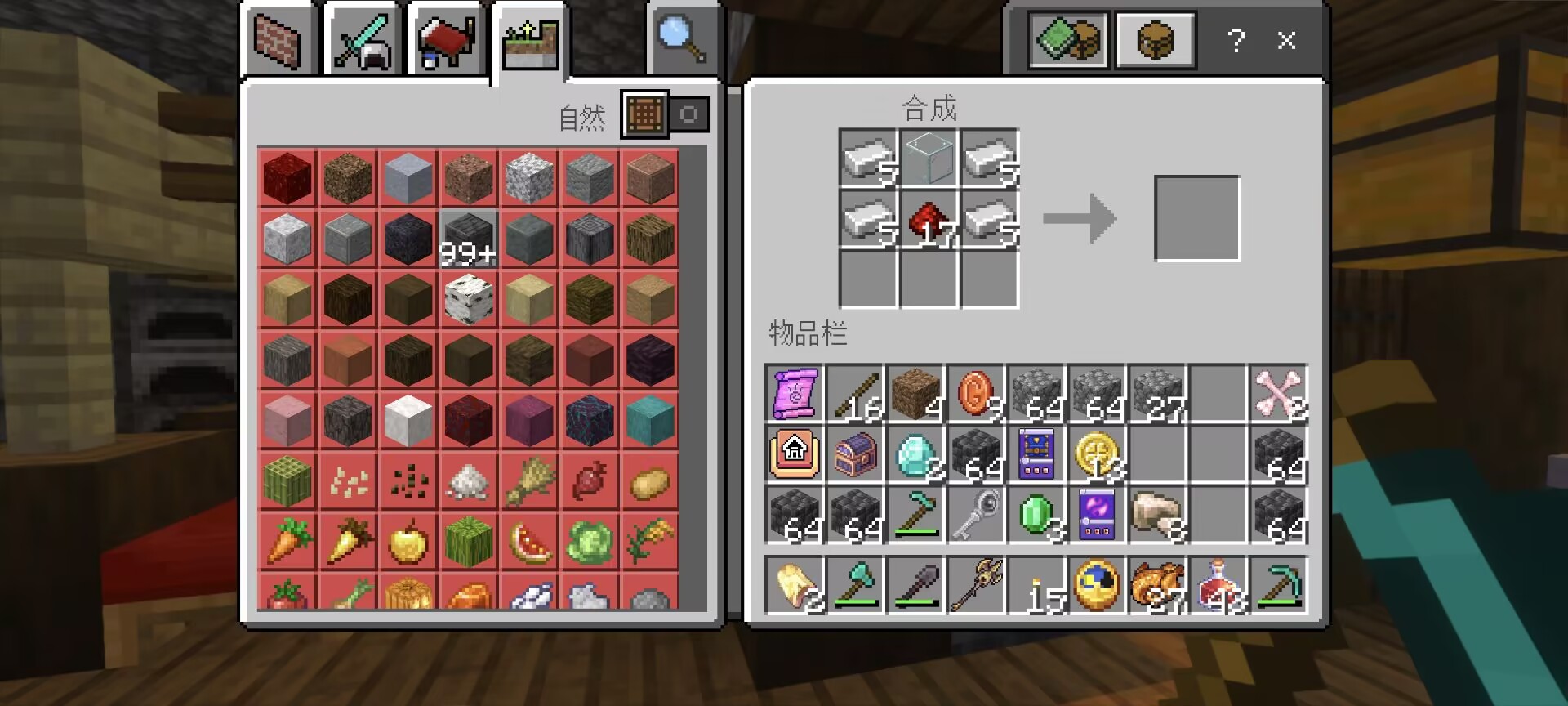Pick the carrot from the recipe list
The image size is (1568, 706).
point(287,541)
